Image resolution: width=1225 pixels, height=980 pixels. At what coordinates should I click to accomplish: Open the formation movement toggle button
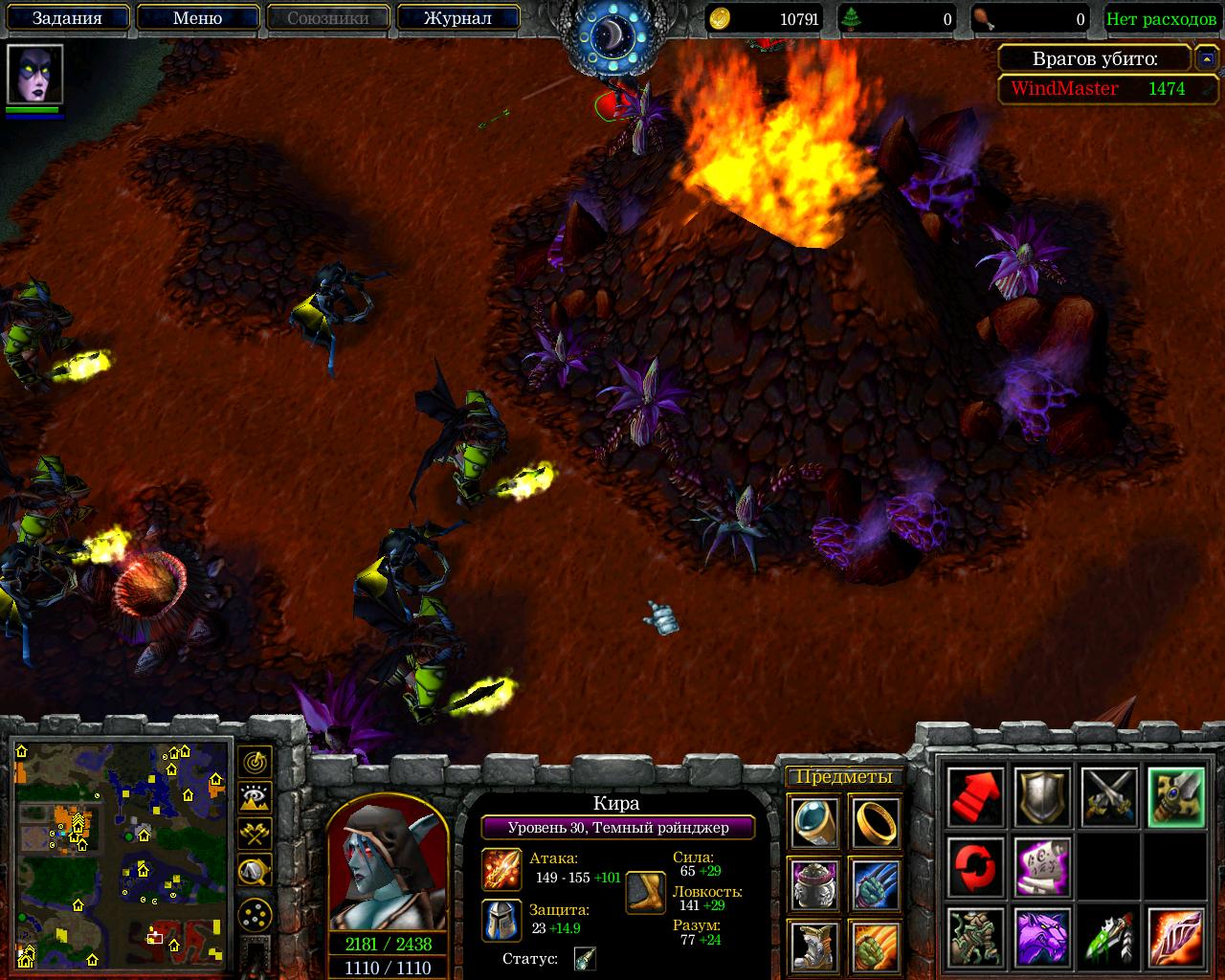pos(255,916)
